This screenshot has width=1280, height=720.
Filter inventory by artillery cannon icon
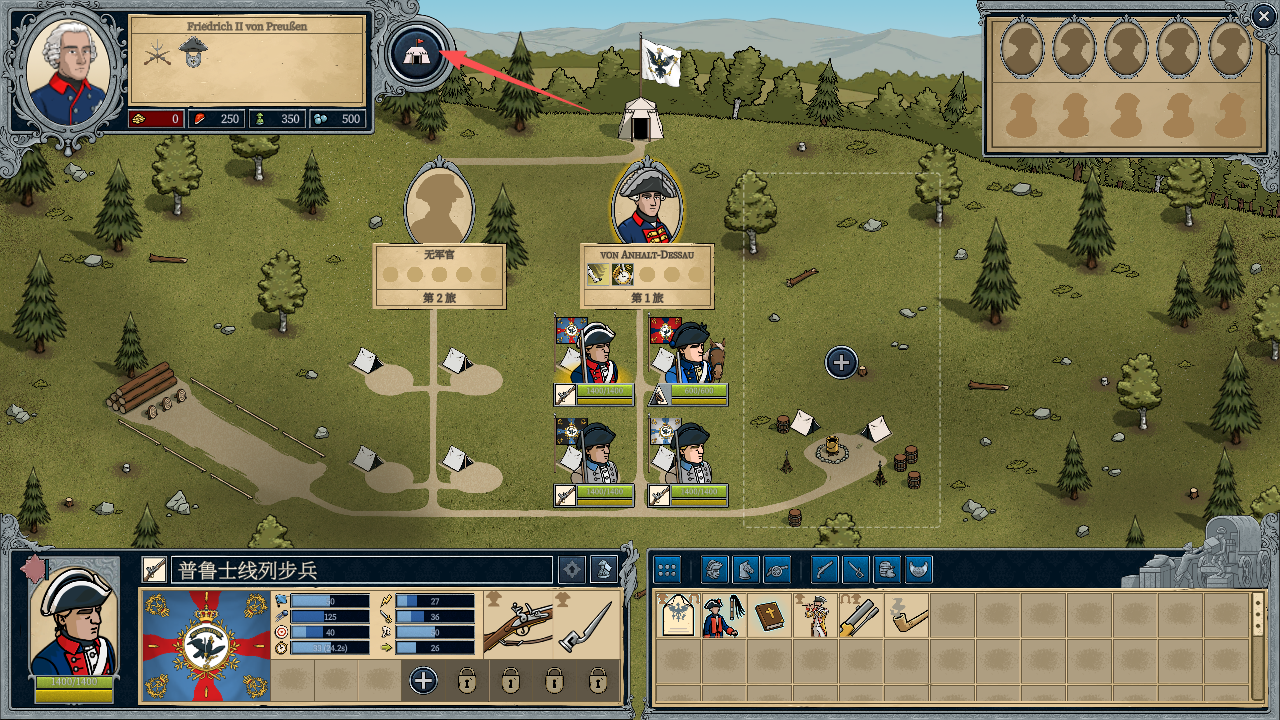click(x=777, y=570)
